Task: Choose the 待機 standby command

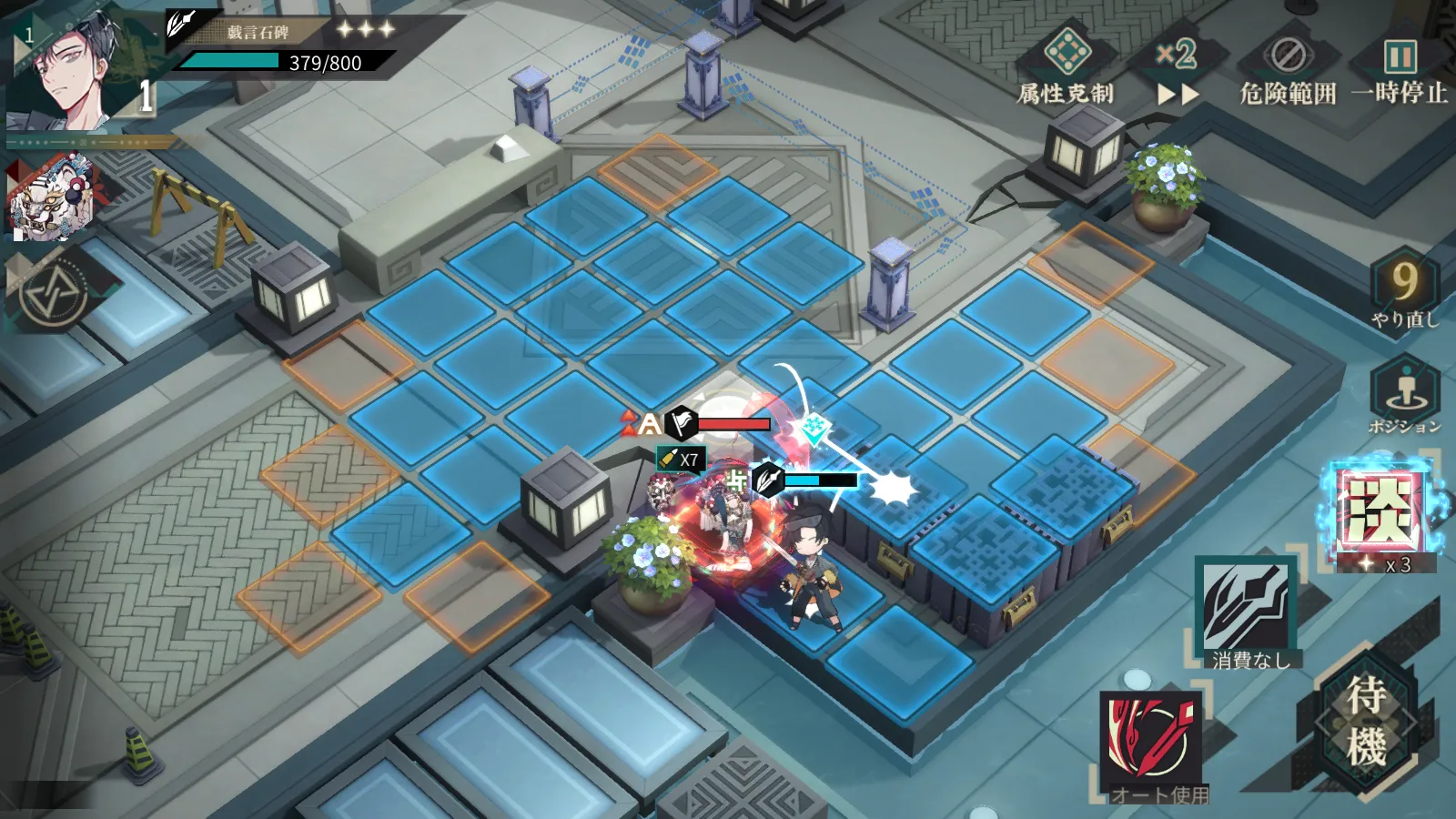Action: (x=1365, y=722)
